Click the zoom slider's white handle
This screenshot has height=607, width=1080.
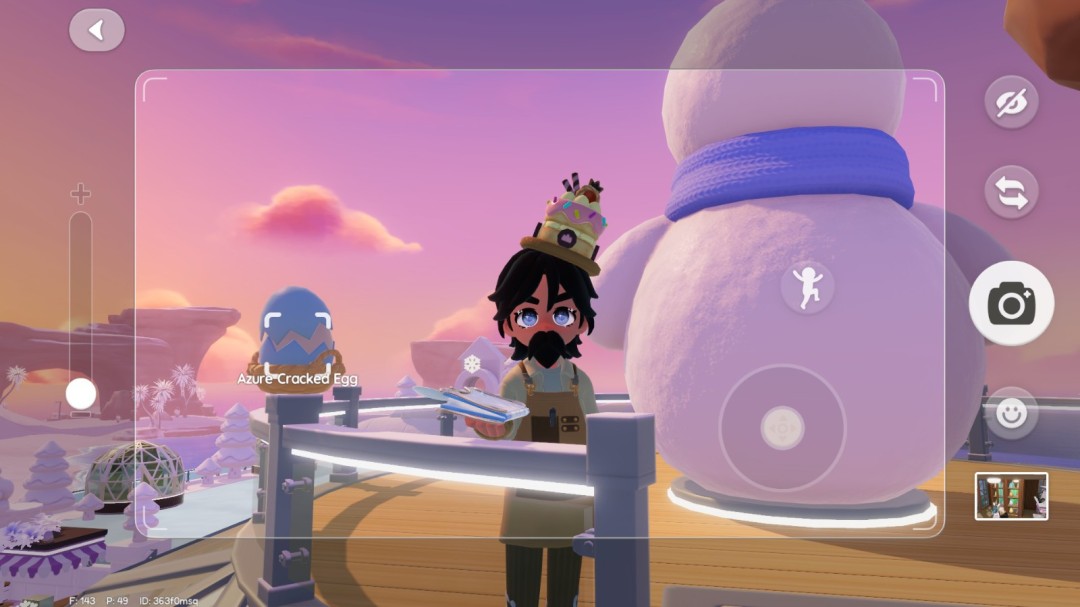[81, 394]
